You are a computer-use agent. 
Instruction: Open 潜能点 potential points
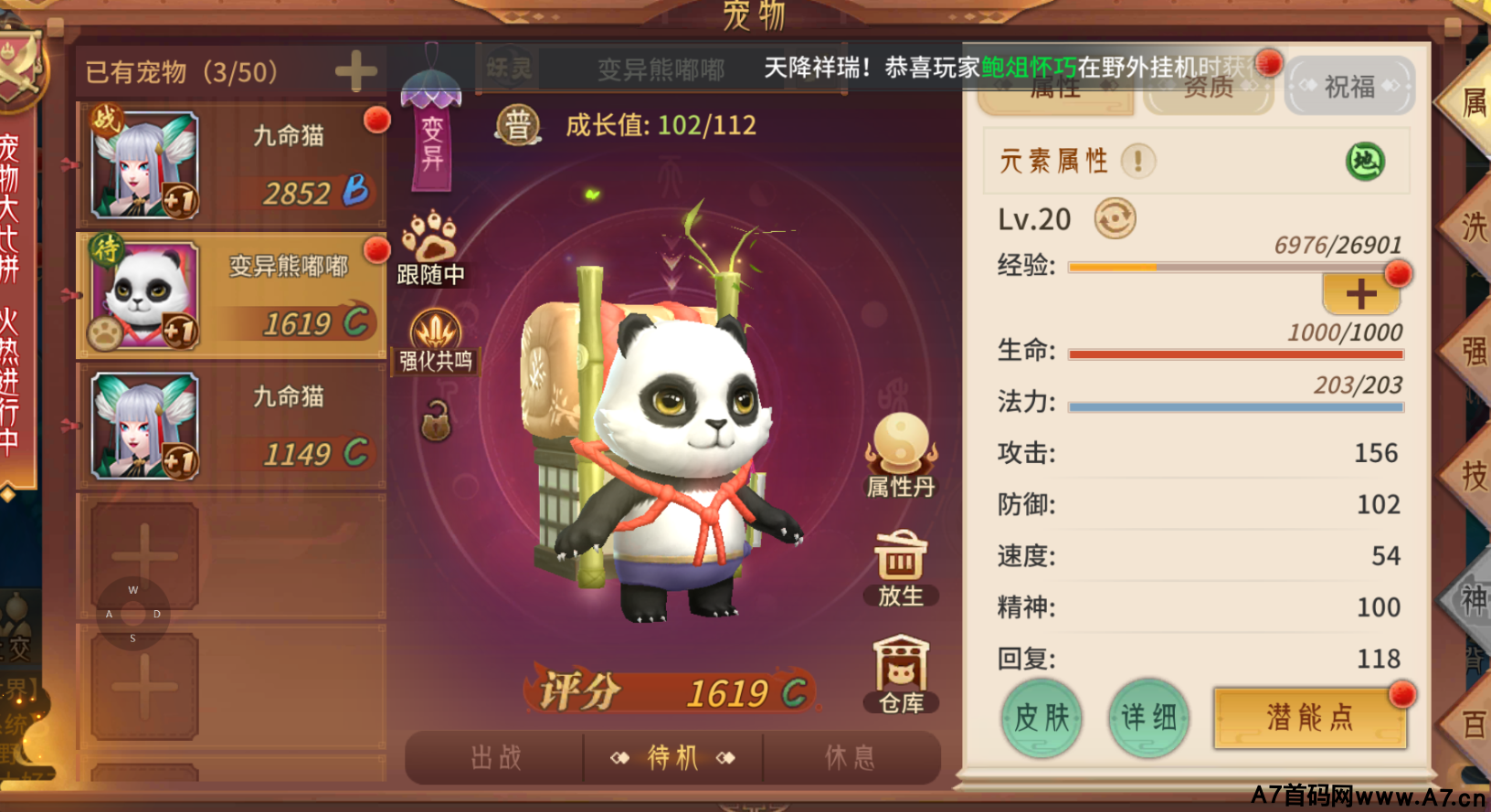(x=1309, y=718)
